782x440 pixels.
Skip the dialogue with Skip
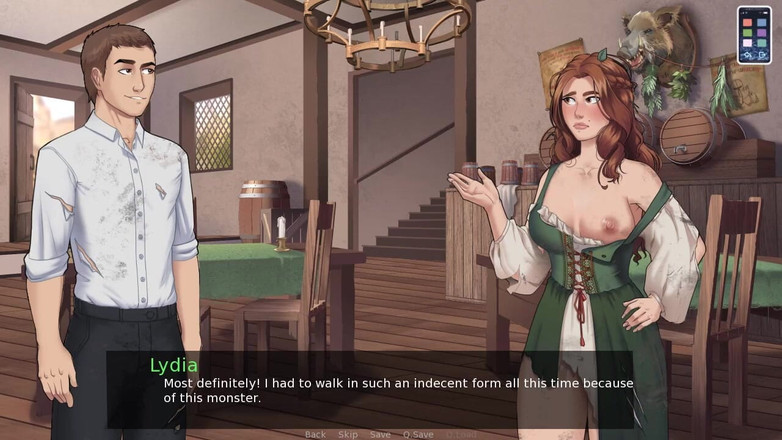point(348,435)
